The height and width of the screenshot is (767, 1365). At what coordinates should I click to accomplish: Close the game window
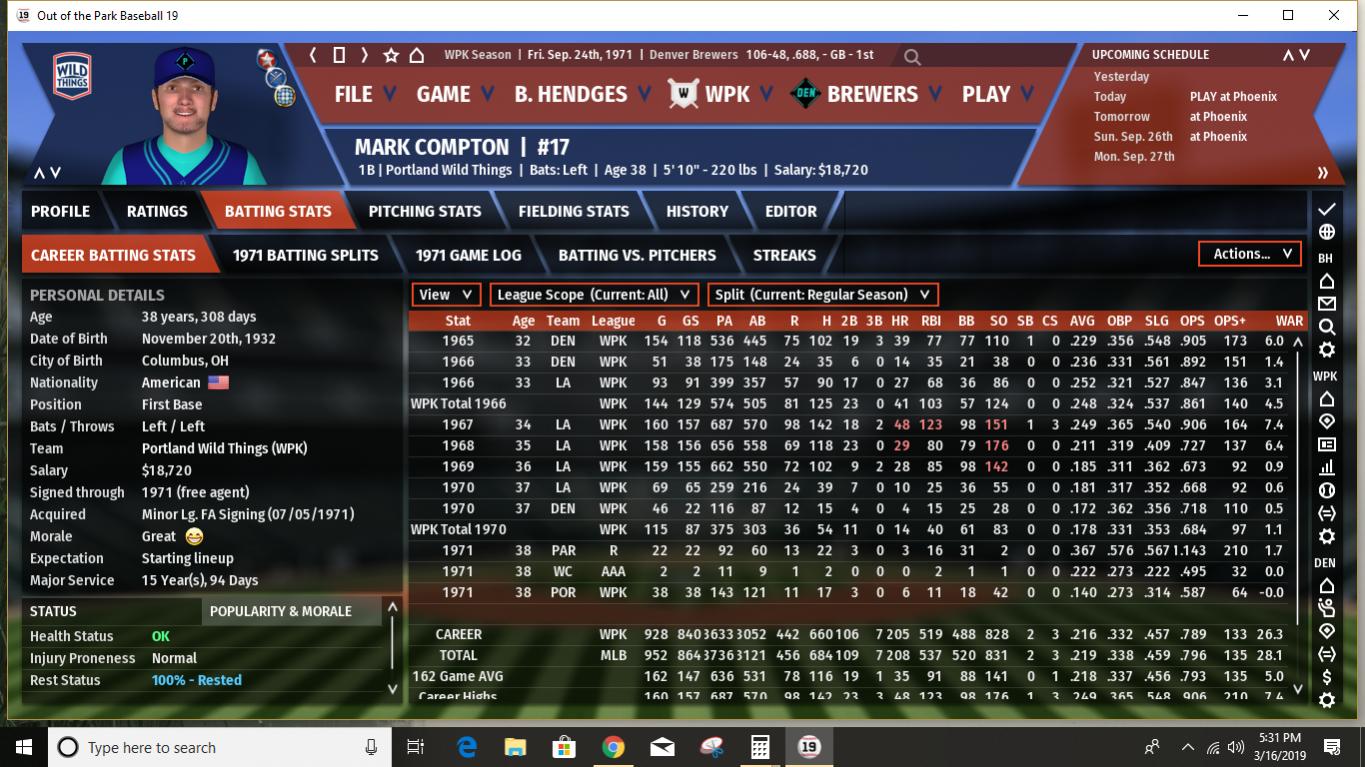[x=1334, y=15]
